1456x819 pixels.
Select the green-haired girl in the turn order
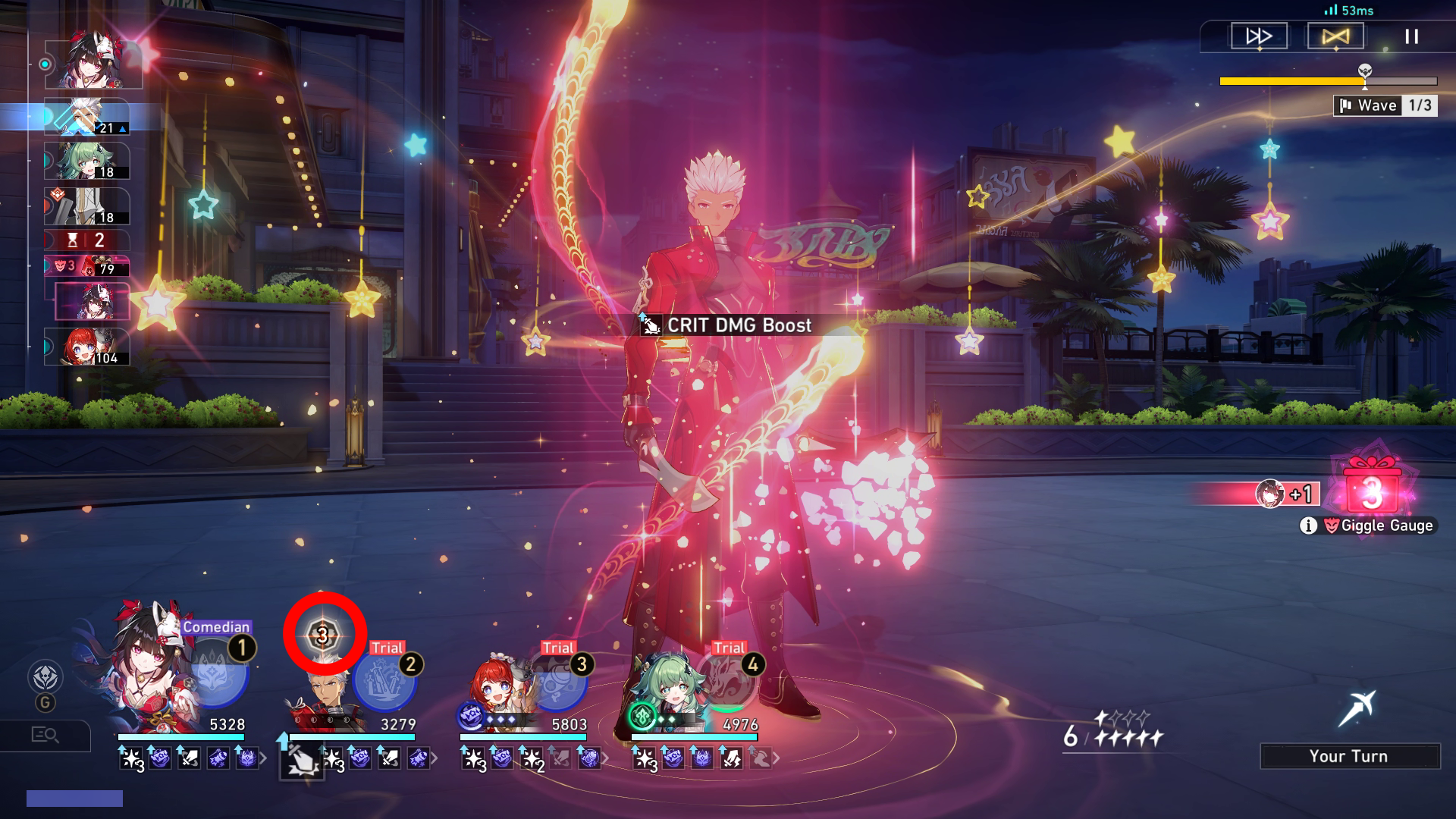coord(86,161)
